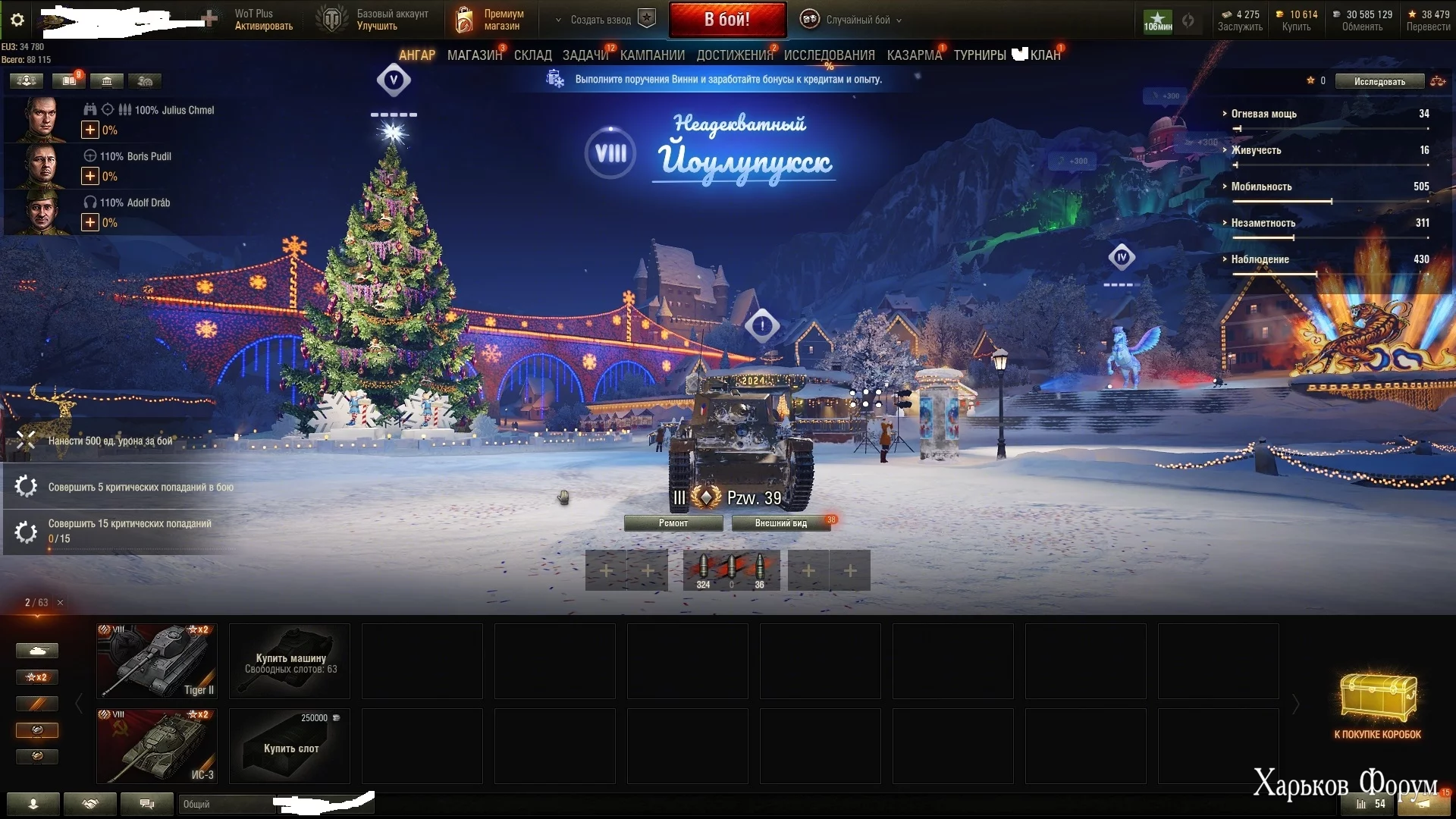The width and height of the screenshot is (1456, 819).
Task: Start battle with the red В бой! button
Action: [x=727, y=20]
